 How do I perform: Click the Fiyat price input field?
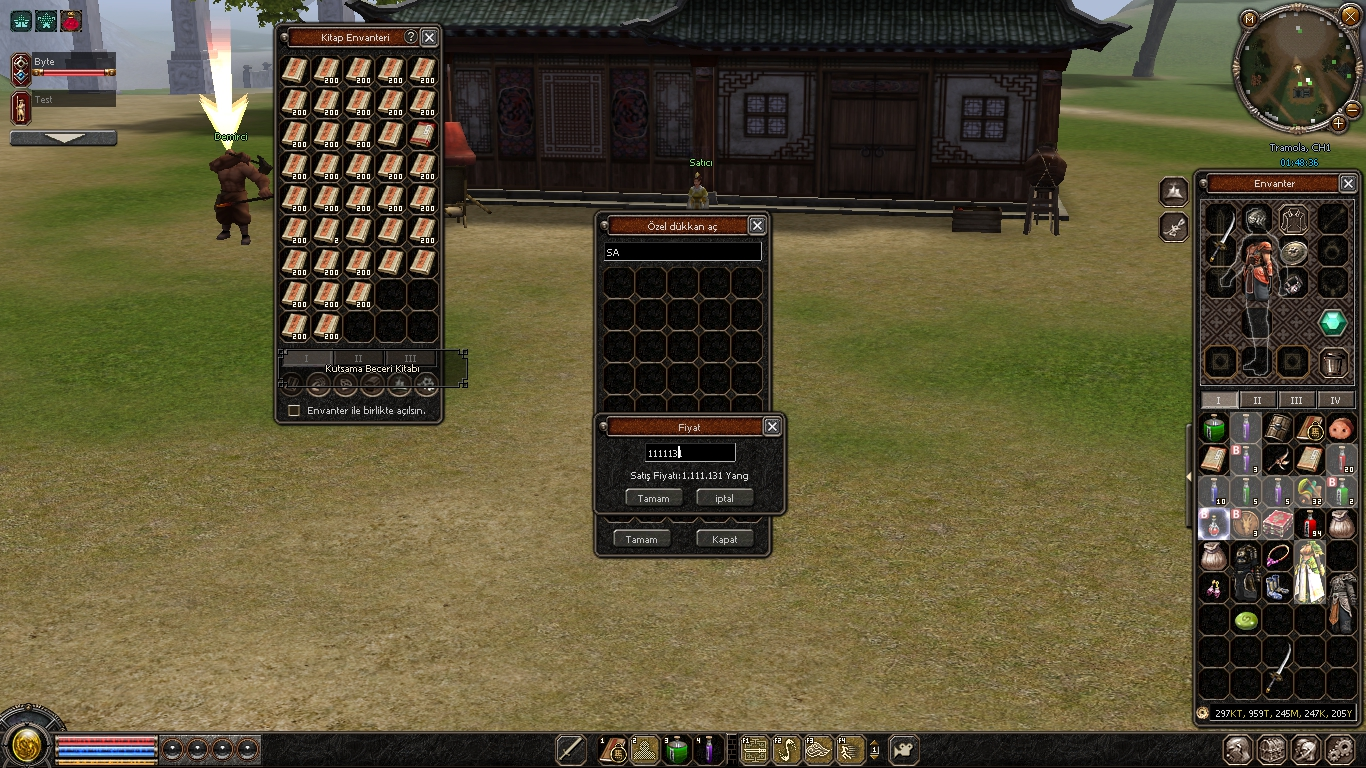click(x=690, y=453)
